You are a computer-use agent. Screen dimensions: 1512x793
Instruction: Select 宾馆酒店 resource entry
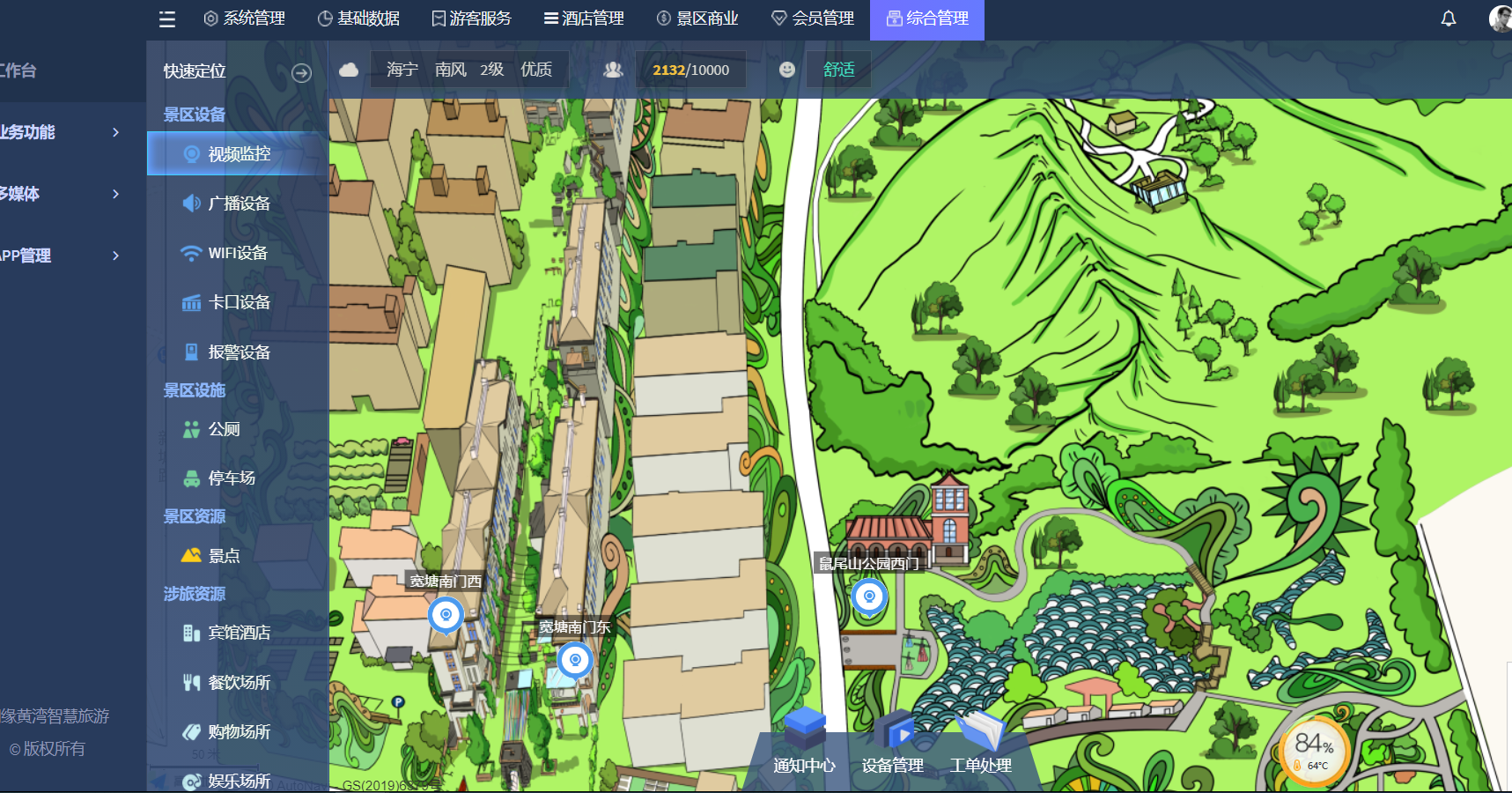click(x=238, y=633)
